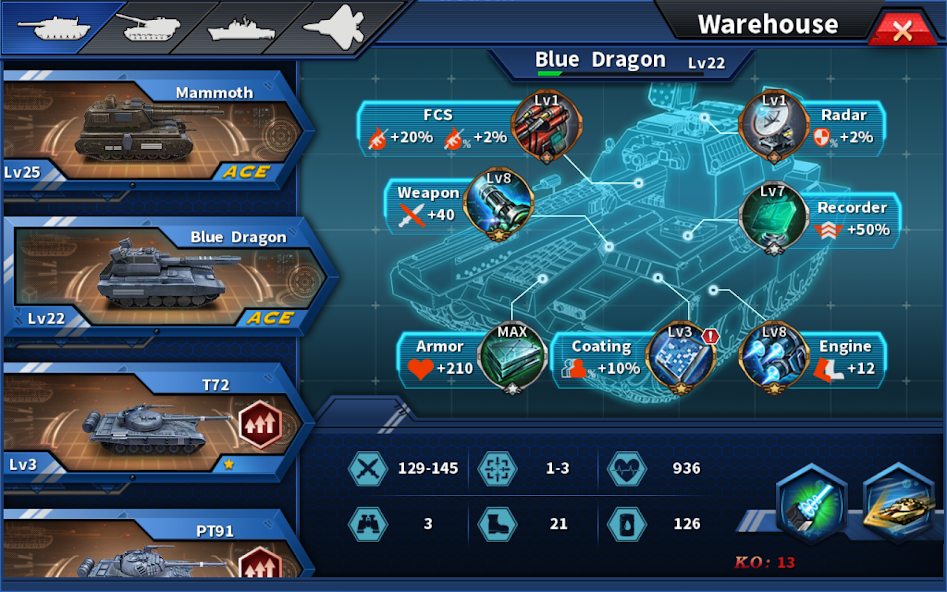
Task: Close the Warehouse screen
Action: coord(901,30)
